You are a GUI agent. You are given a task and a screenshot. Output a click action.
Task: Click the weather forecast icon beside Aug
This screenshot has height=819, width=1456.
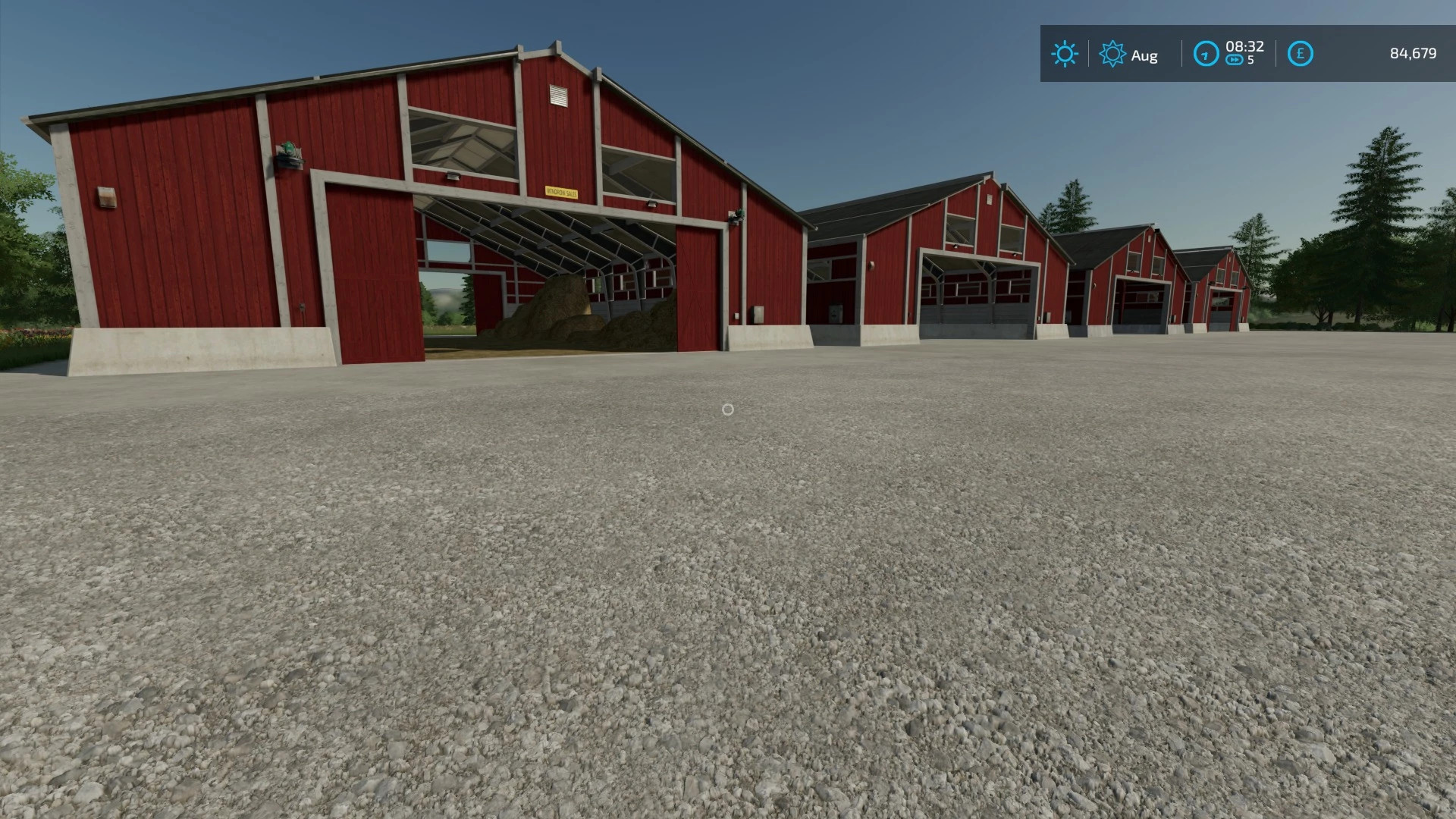click(x=1112, y=54)
